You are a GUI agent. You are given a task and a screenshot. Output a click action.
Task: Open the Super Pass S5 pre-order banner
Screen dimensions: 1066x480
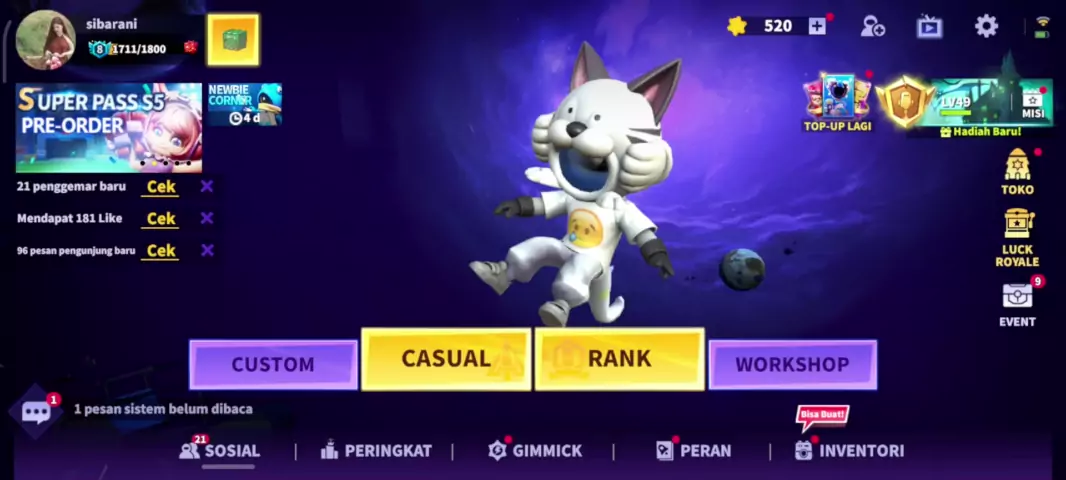(108, 127)
